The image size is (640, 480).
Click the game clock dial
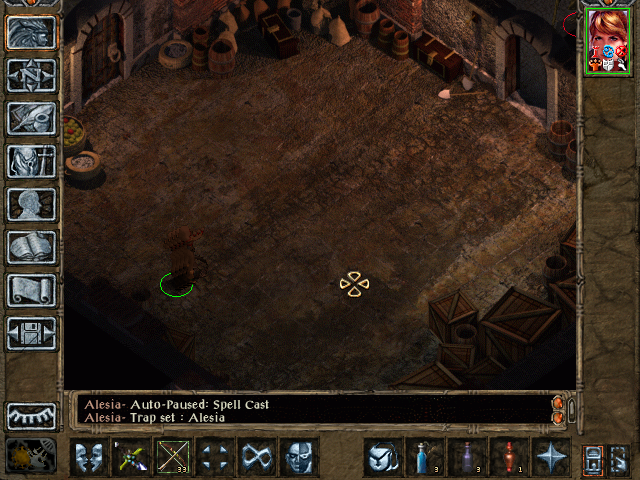(x=31, y=457)
